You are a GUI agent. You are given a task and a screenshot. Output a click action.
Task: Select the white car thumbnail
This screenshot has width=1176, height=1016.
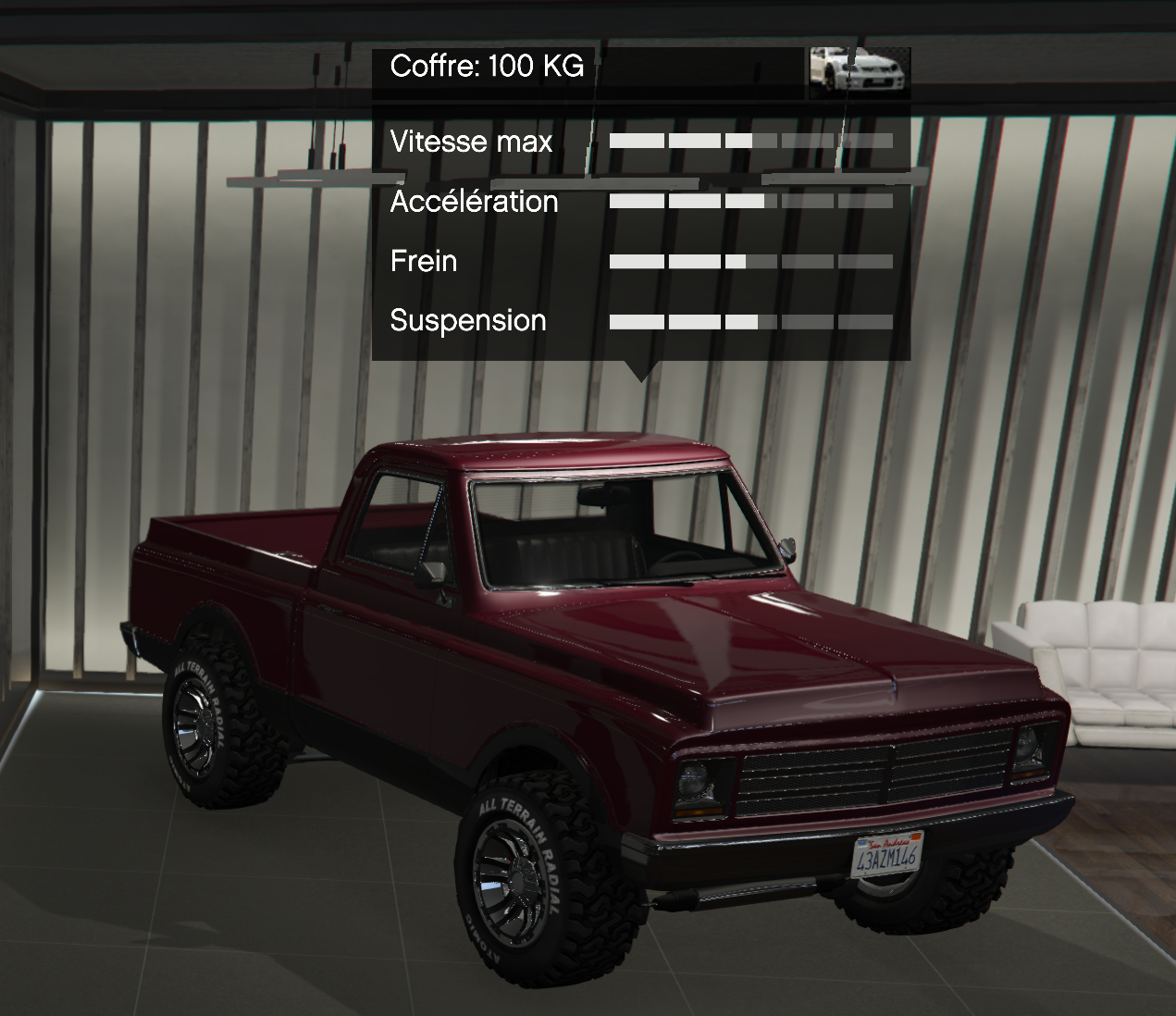point(859,71)
